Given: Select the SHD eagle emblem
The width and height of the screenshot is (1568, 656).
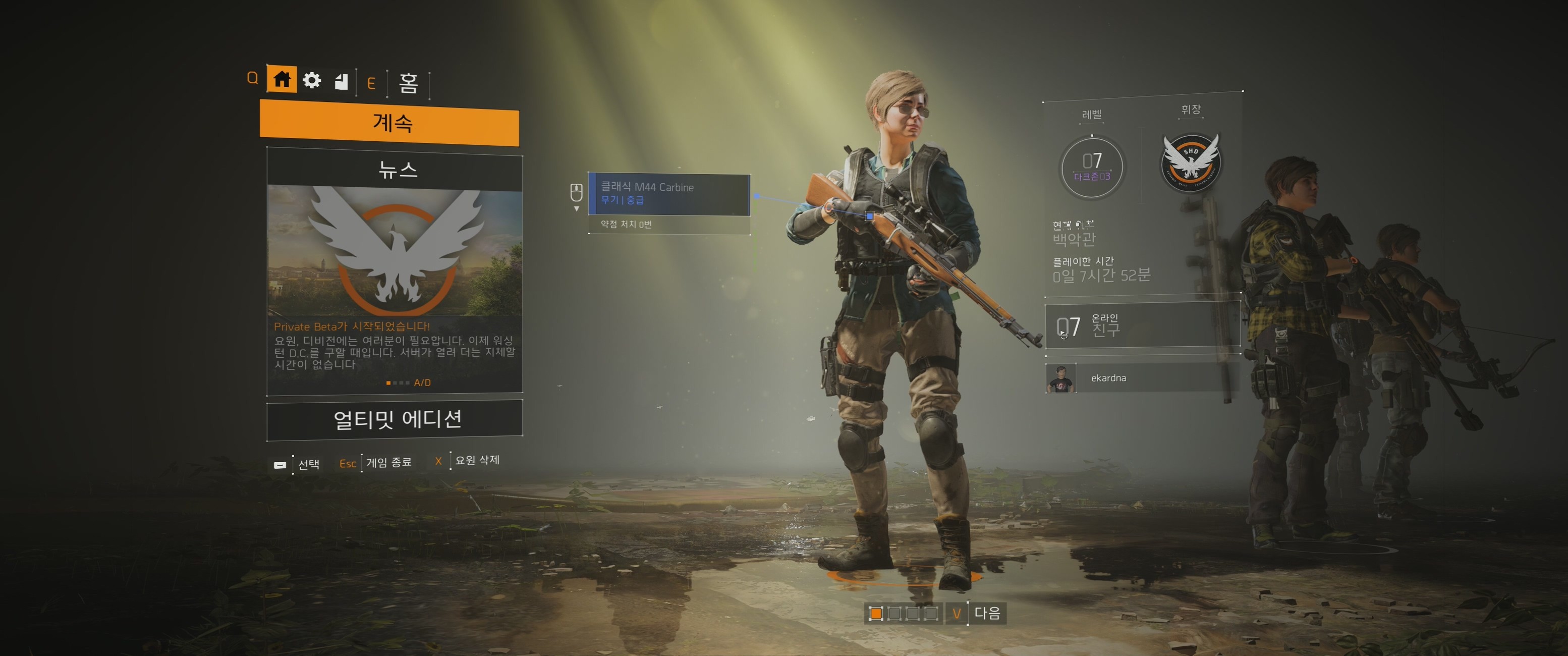Looking at the screenshot, I should (x=1191, y=162).
